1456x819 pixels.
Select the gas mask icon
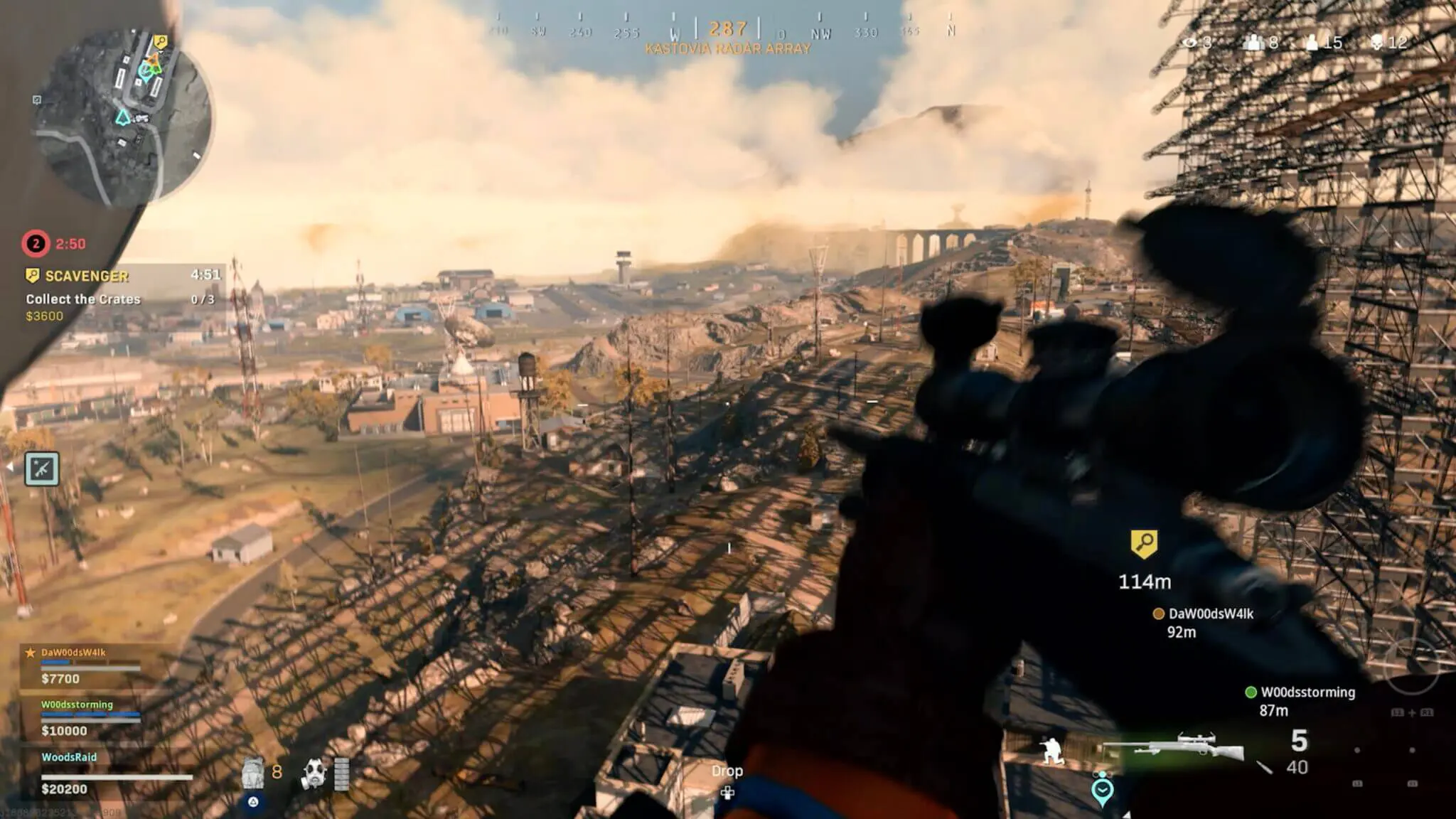314,773
